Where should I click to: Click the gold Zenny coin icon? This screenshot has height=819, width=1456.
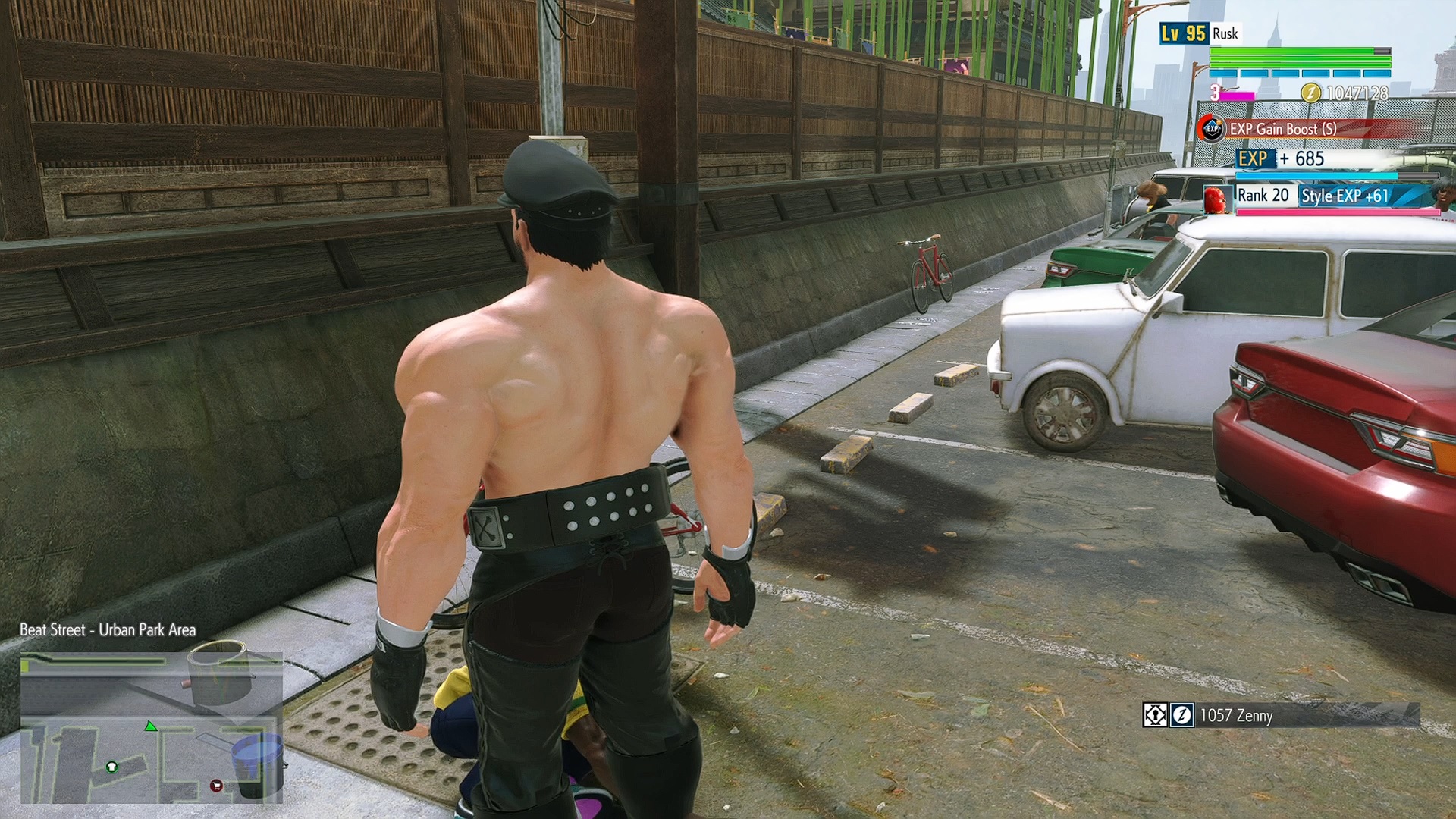(x=1310, y=93)
